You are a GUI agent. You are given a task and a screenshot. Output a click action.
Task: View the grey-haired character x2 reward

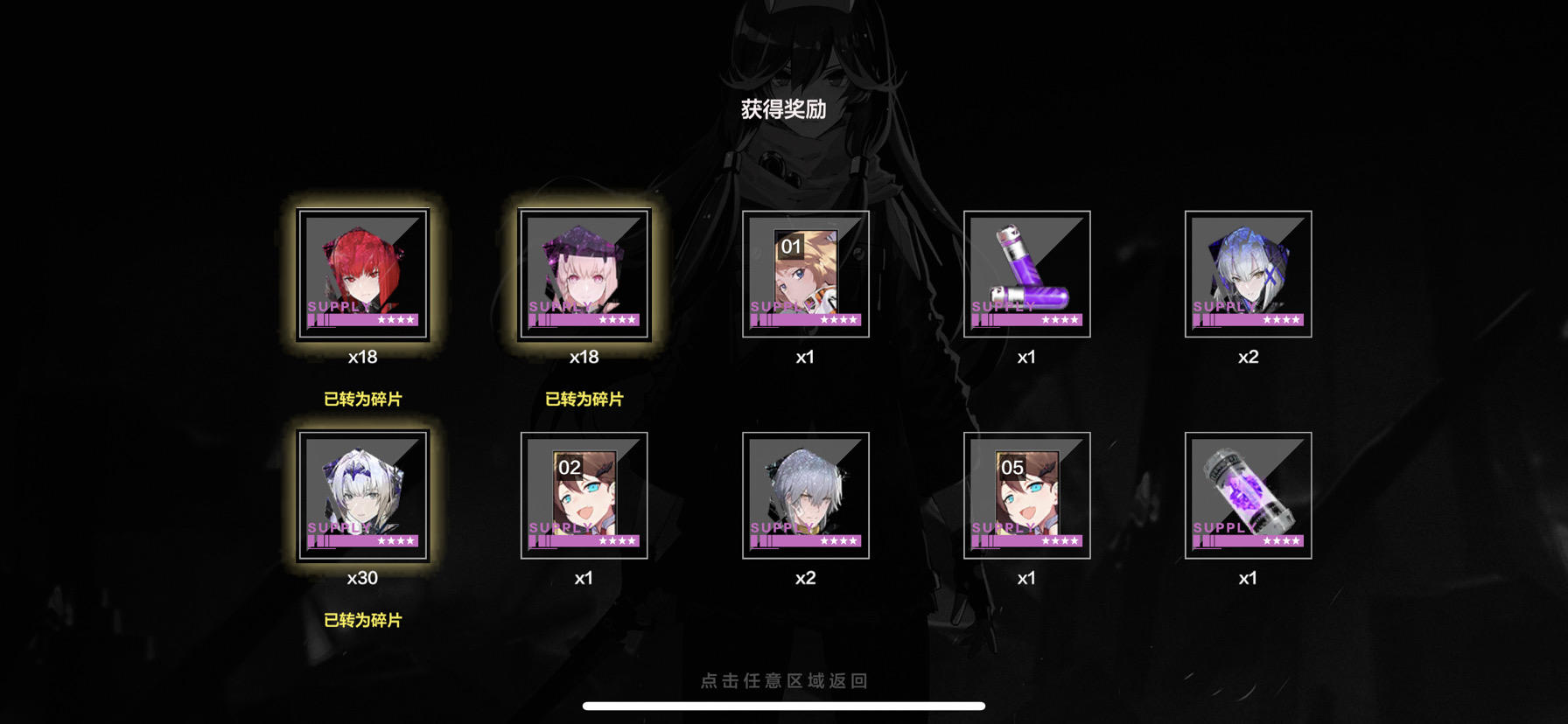(806, 496)
